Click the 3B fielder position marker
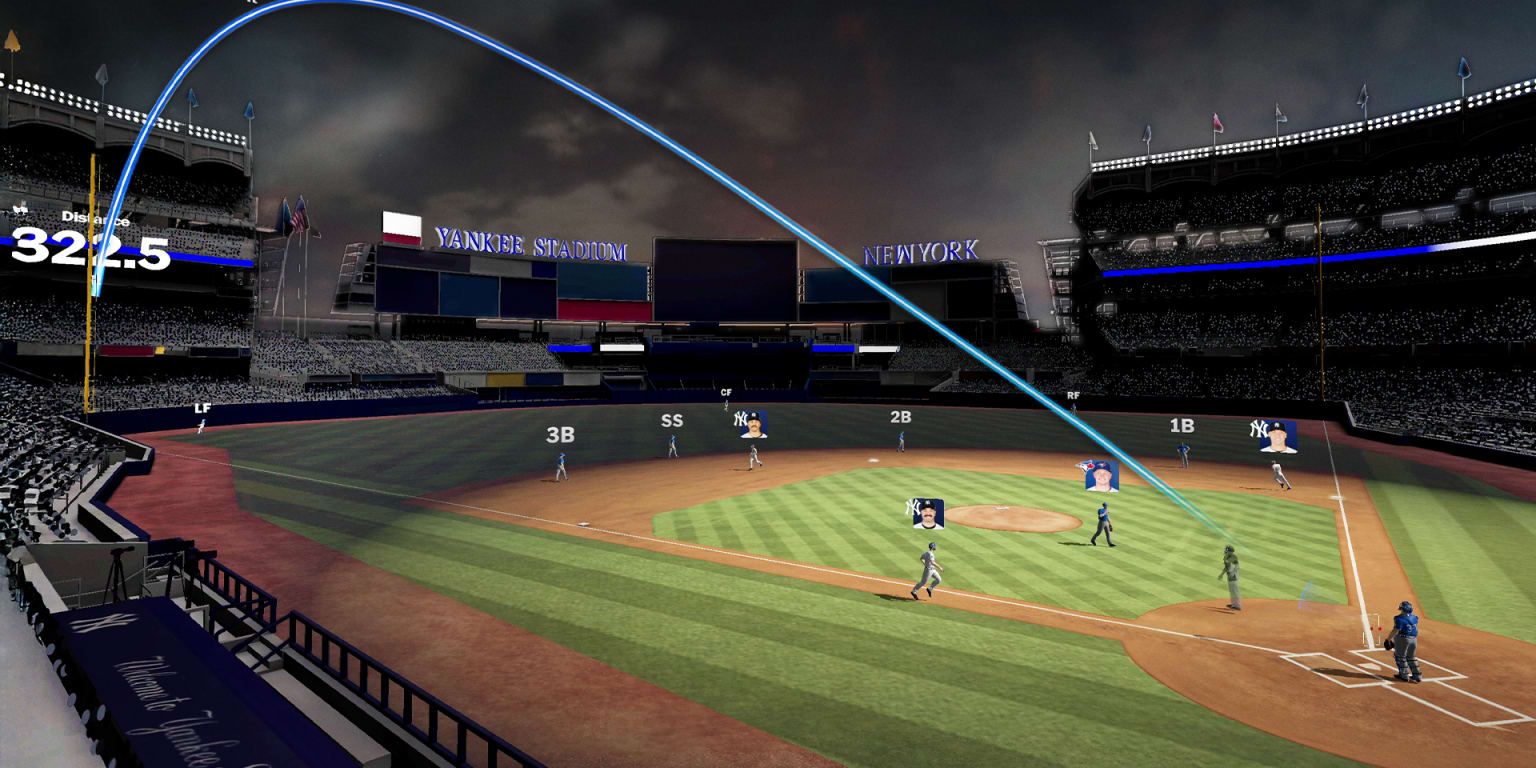 (x=560, y=436)
